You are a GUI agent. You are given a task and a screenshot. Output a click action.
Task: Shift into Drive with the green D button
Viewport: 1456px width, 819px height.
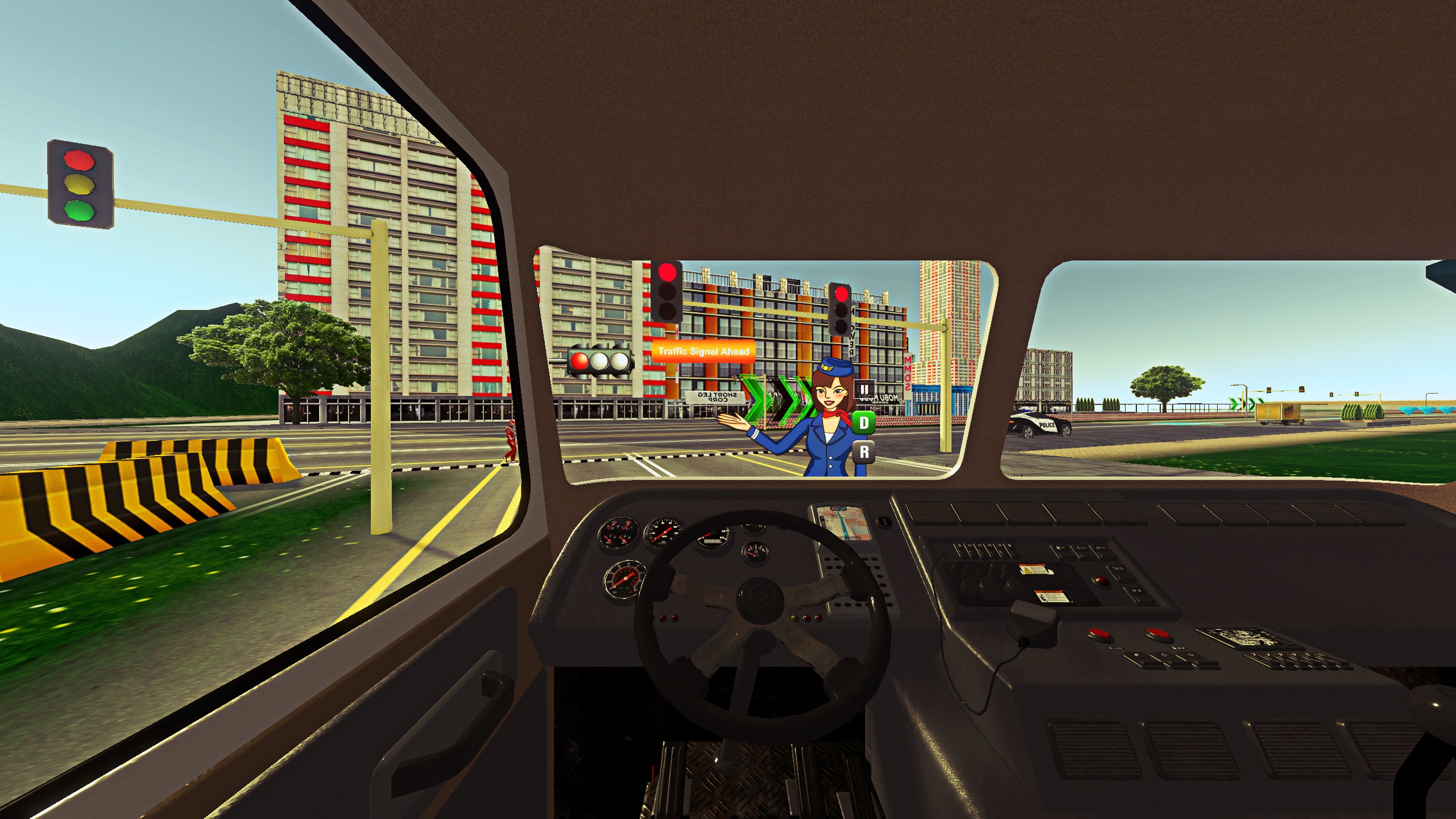(864, 423)
